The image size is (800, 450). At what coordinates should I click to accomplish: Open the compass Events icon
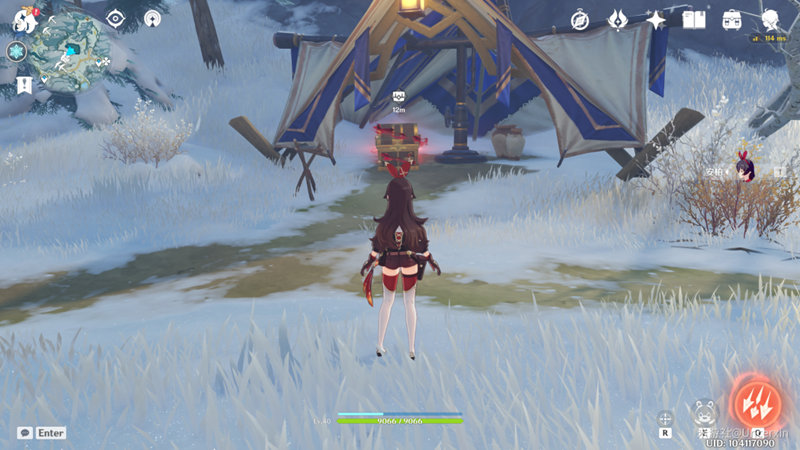[580, 19]
